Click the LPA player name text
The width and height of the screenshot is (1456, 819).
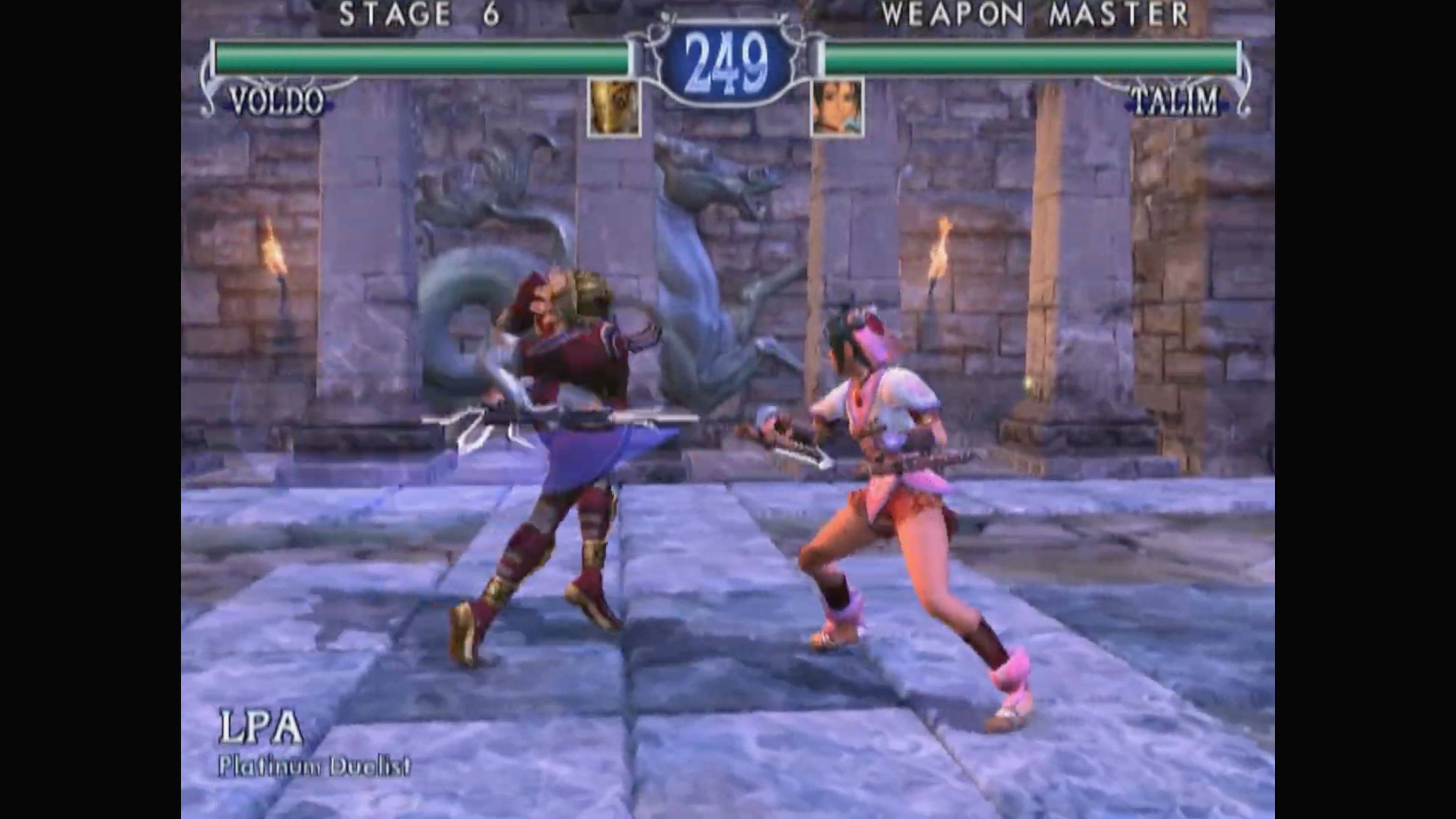click(x=260, y=729)
